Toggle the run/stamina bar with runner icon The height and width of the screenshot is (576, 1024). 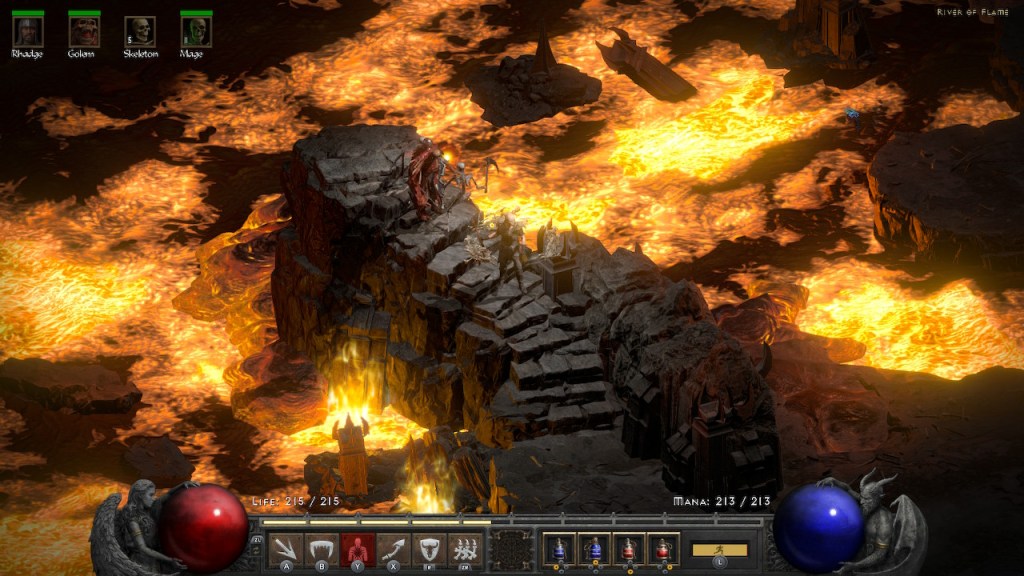click(x=720, y=550)
